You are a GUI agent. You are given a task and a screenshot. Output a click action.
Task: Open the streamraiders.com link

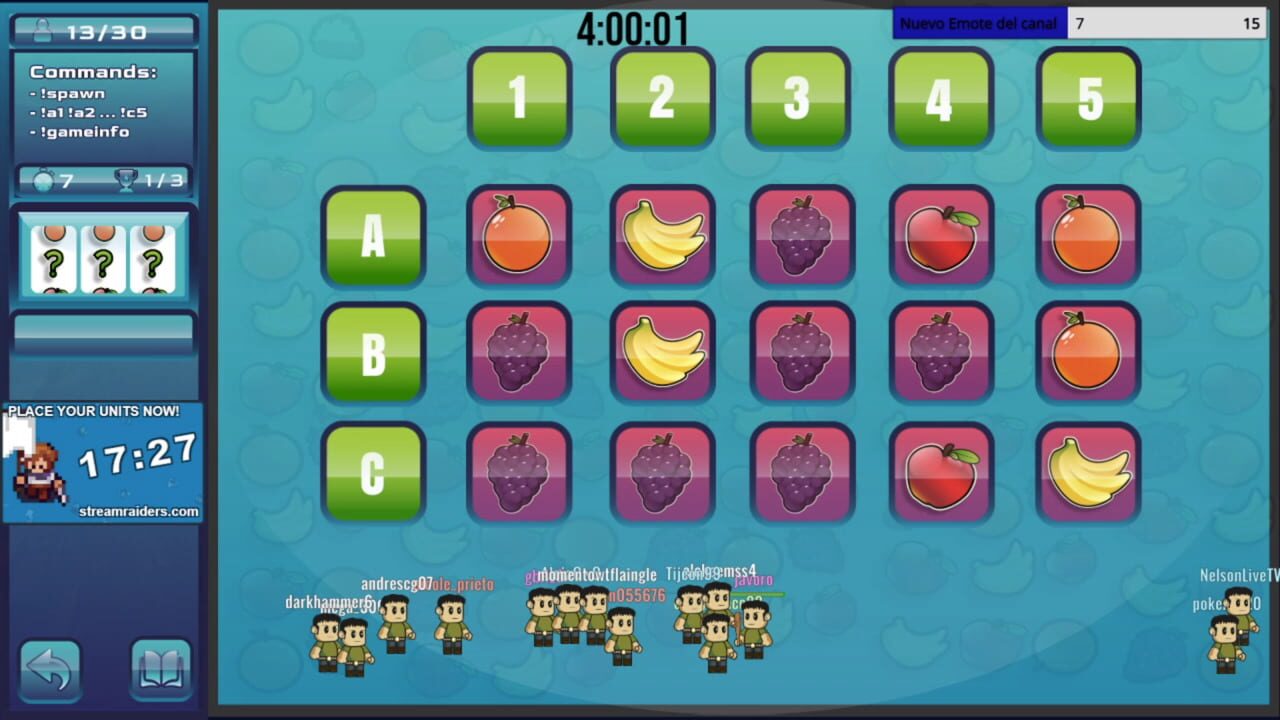[140, 511]
